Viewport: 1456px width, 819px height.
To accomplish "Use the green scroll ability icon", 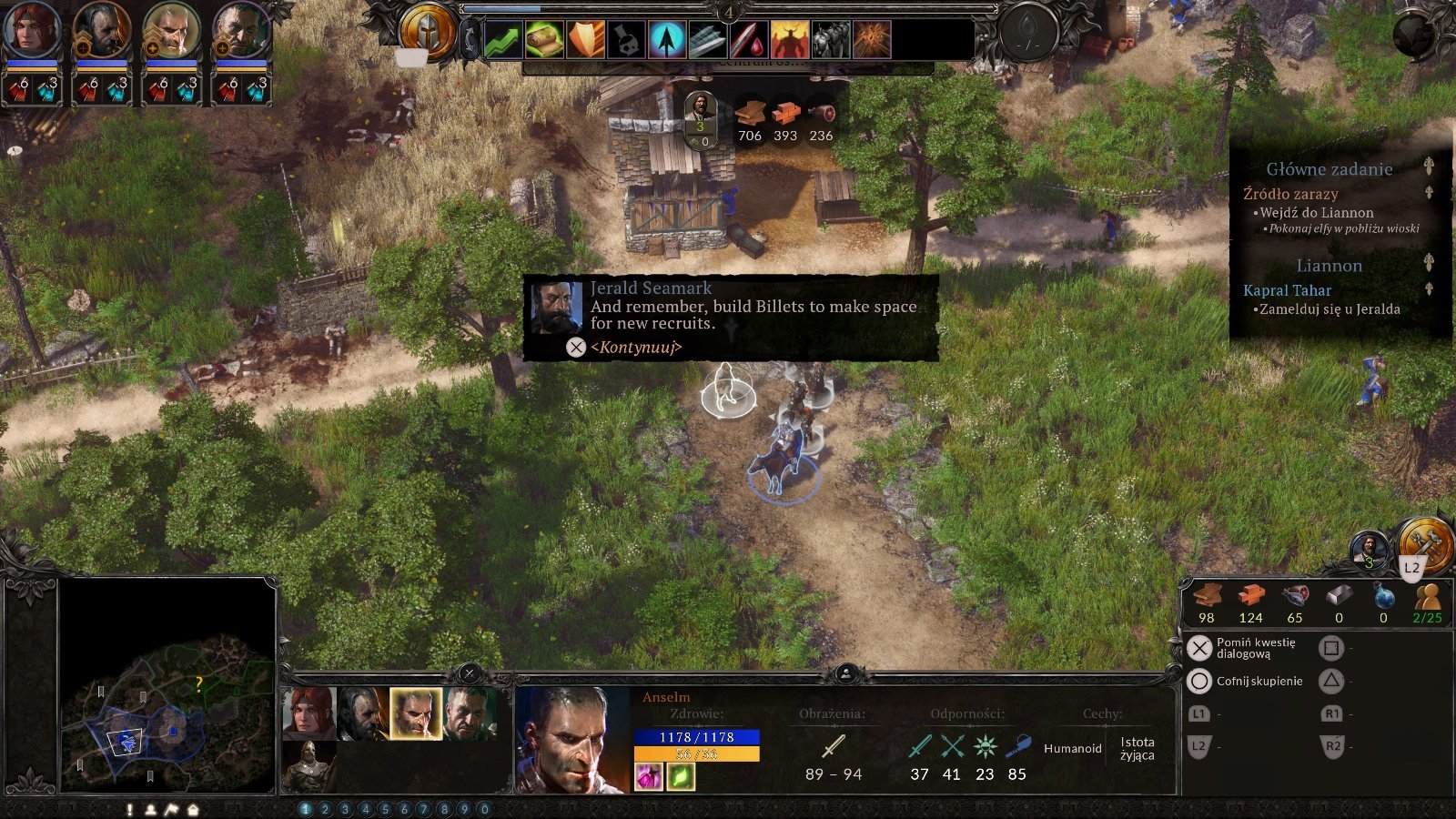I will 543,40.
